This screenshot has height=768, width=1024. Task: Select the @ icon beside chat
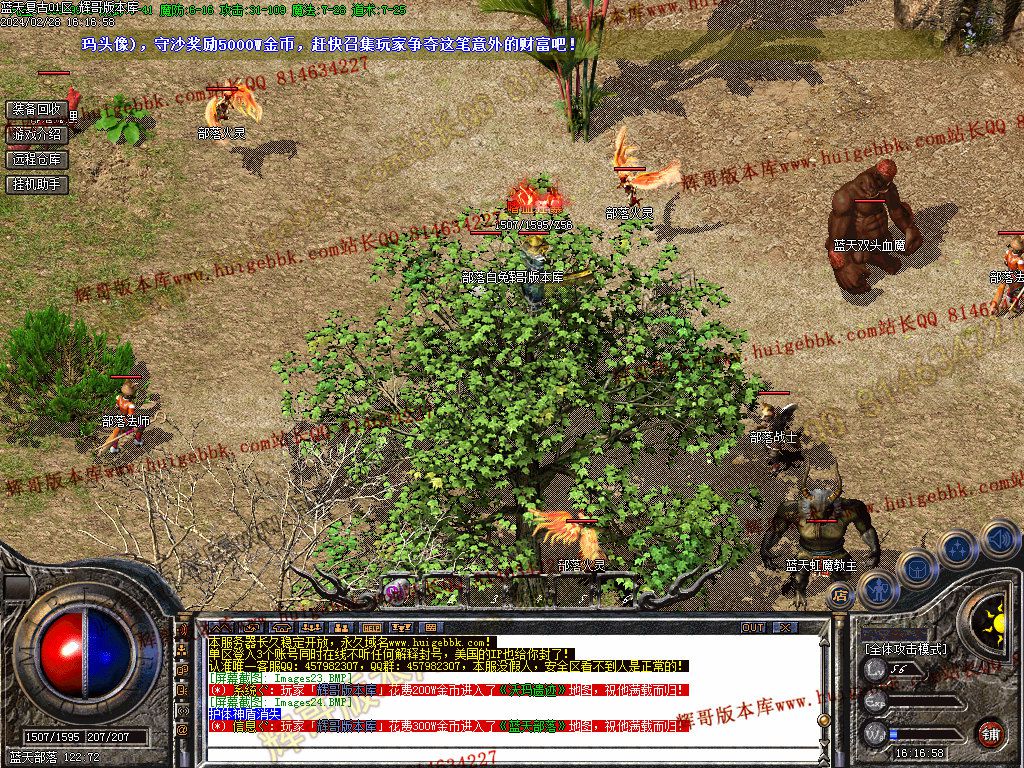(x=182, y=730)
